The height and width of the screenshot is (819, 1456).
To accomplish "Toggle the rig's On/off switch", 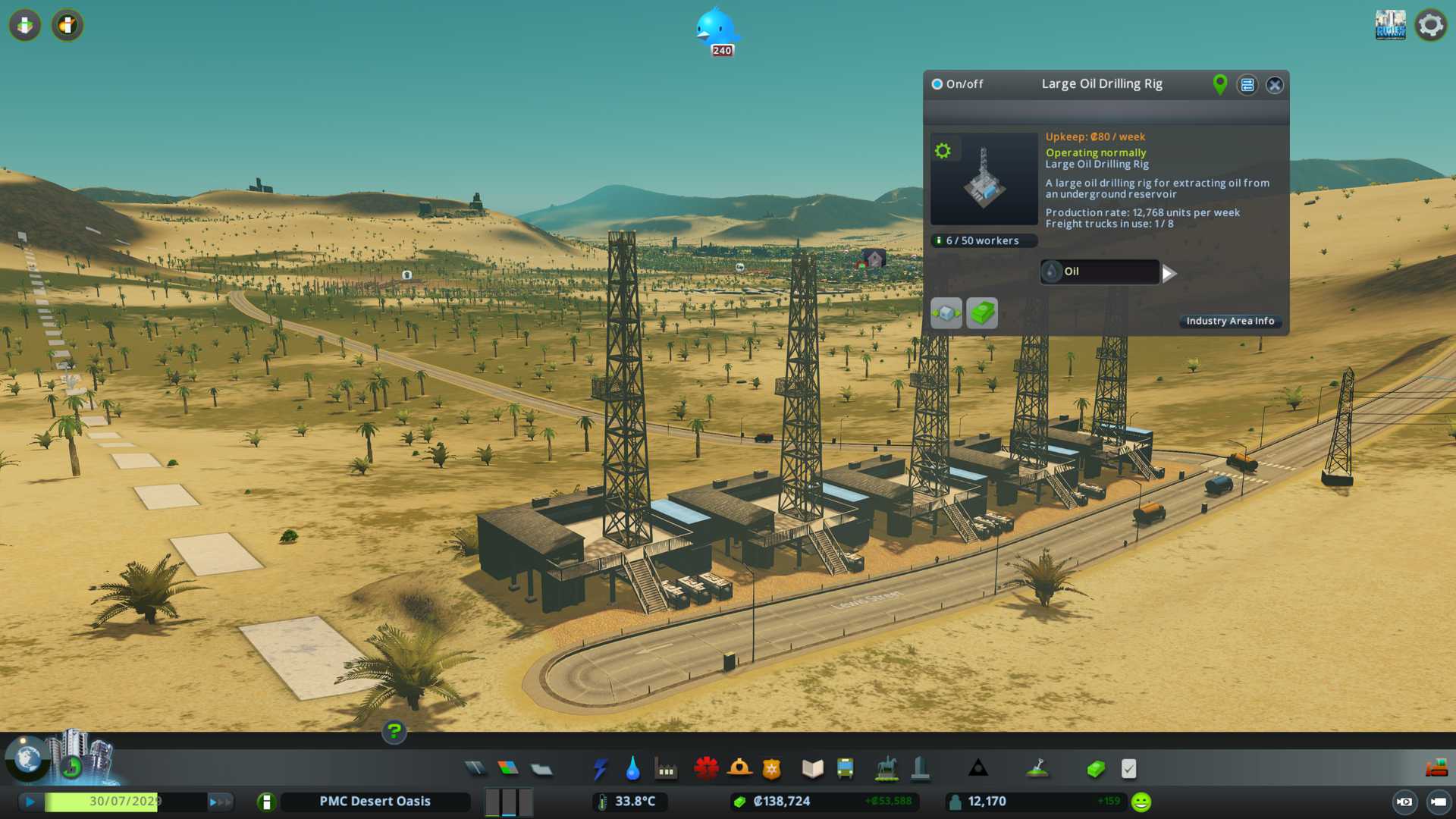I will coord(937,84).
